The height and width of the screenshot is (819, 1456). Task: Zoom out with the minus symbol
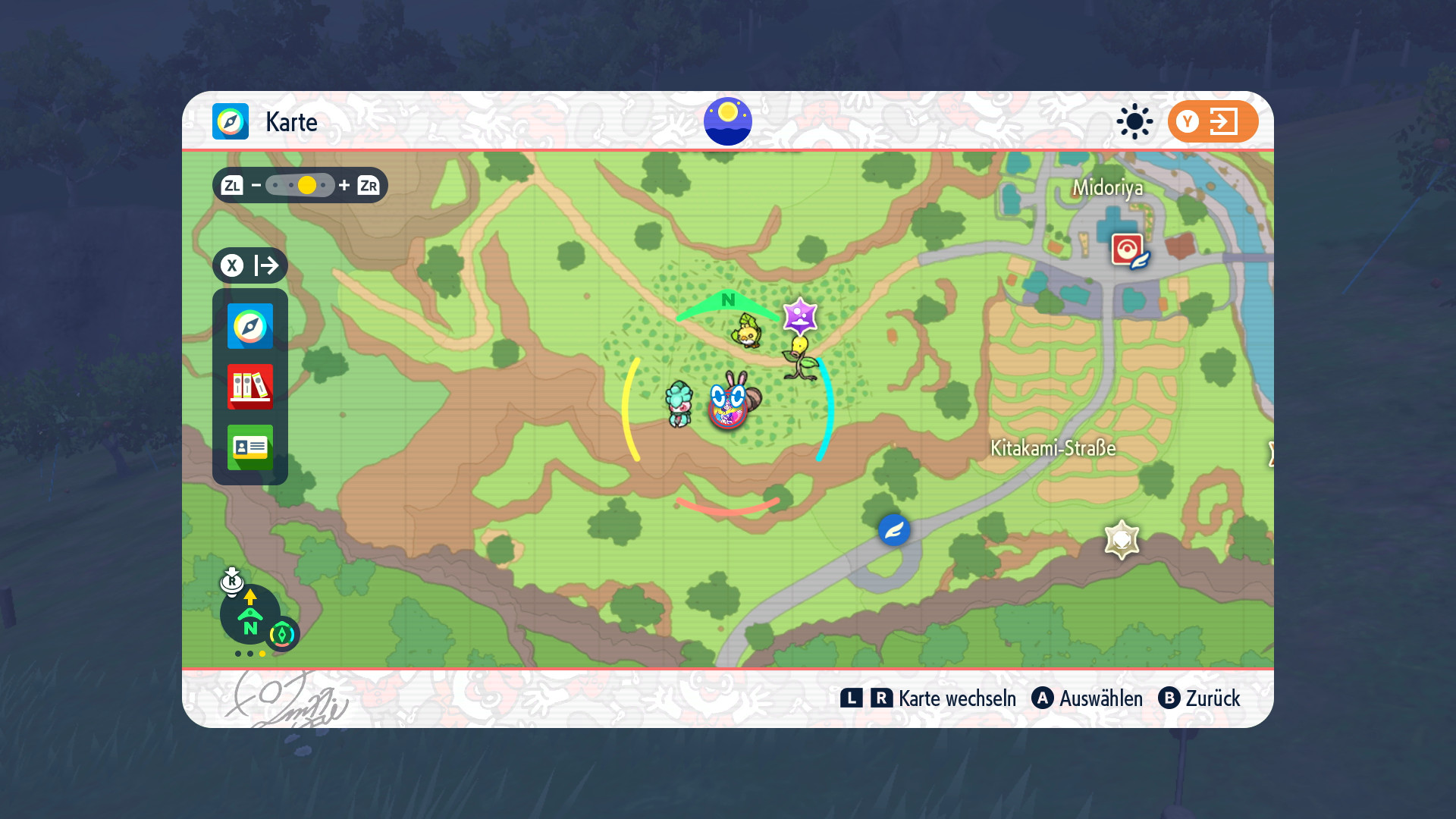[256, 185]
